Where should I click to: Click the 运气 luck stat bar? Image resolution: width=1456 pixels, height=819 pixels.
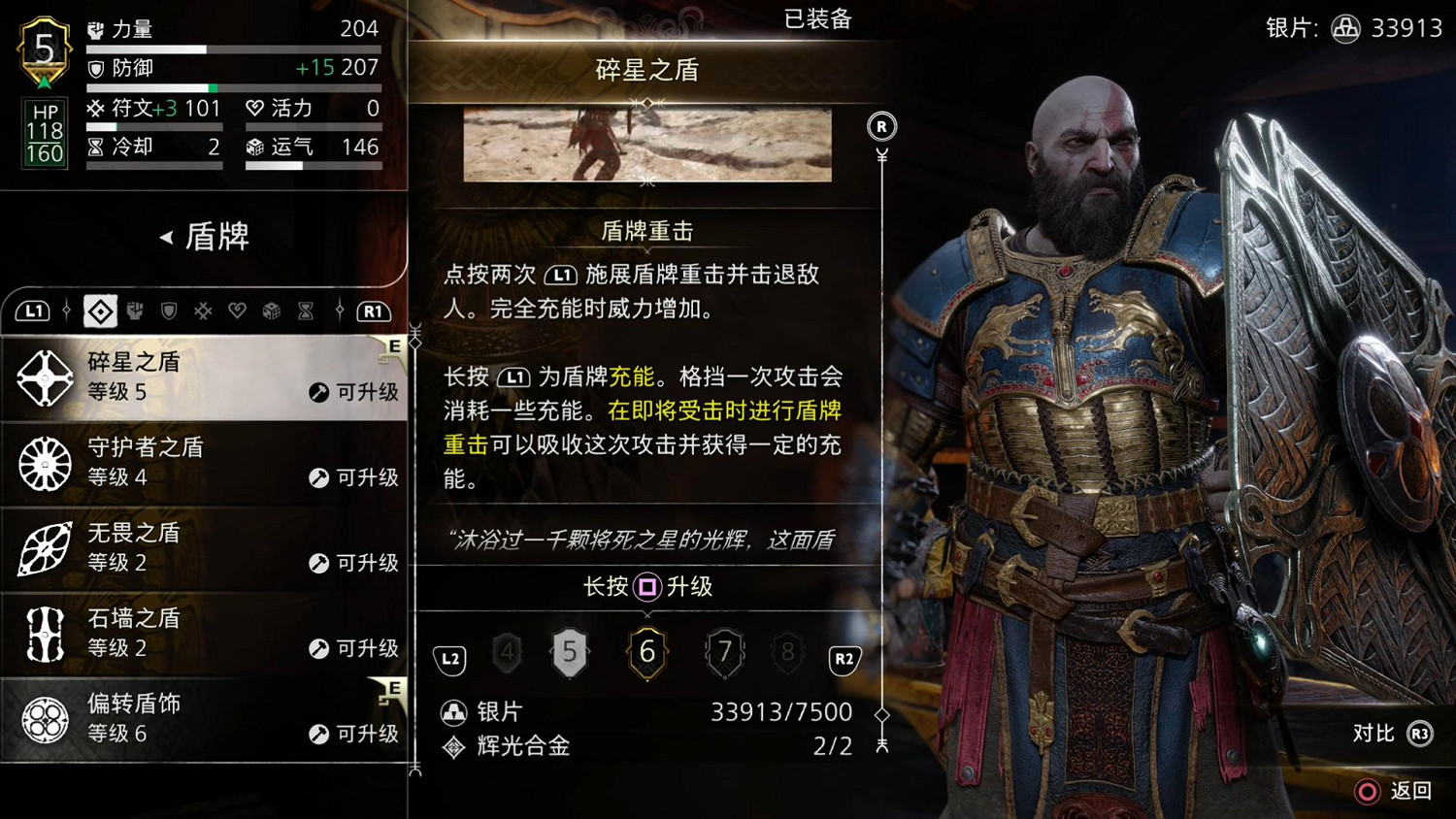coord(313,163)
